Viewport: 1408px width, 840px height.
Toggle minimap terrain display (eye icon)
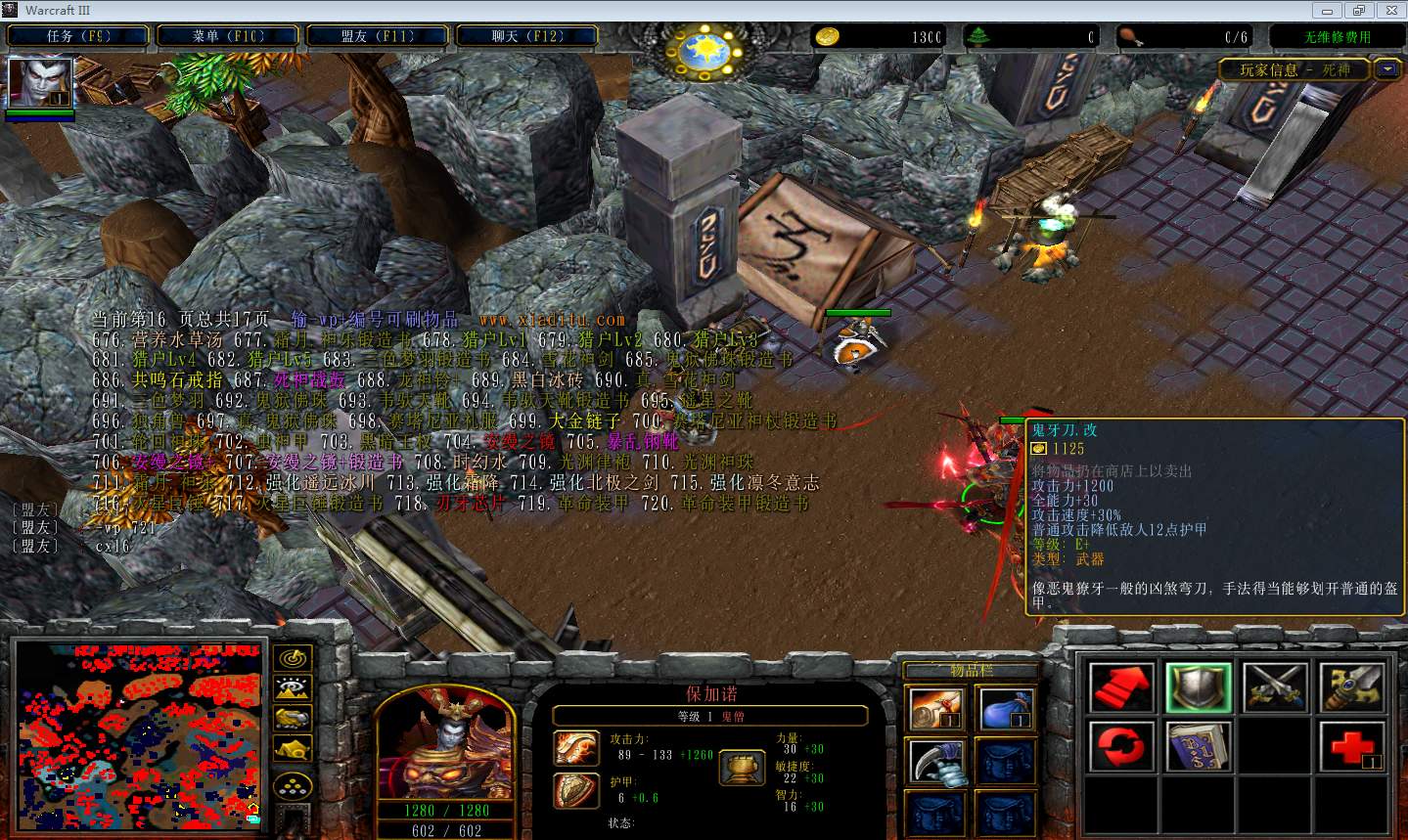tap(293, 688)
